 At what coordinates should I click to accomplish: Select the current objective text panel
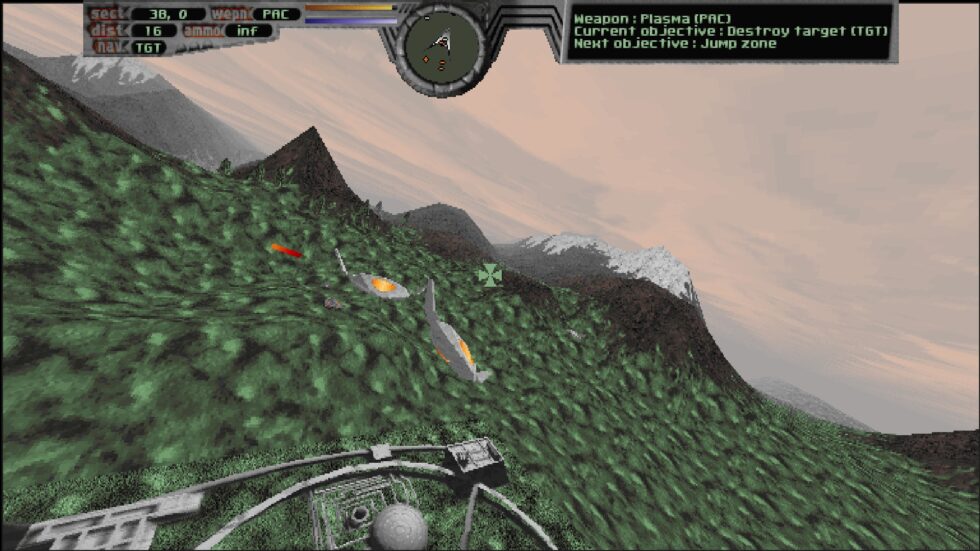(728, 31)
